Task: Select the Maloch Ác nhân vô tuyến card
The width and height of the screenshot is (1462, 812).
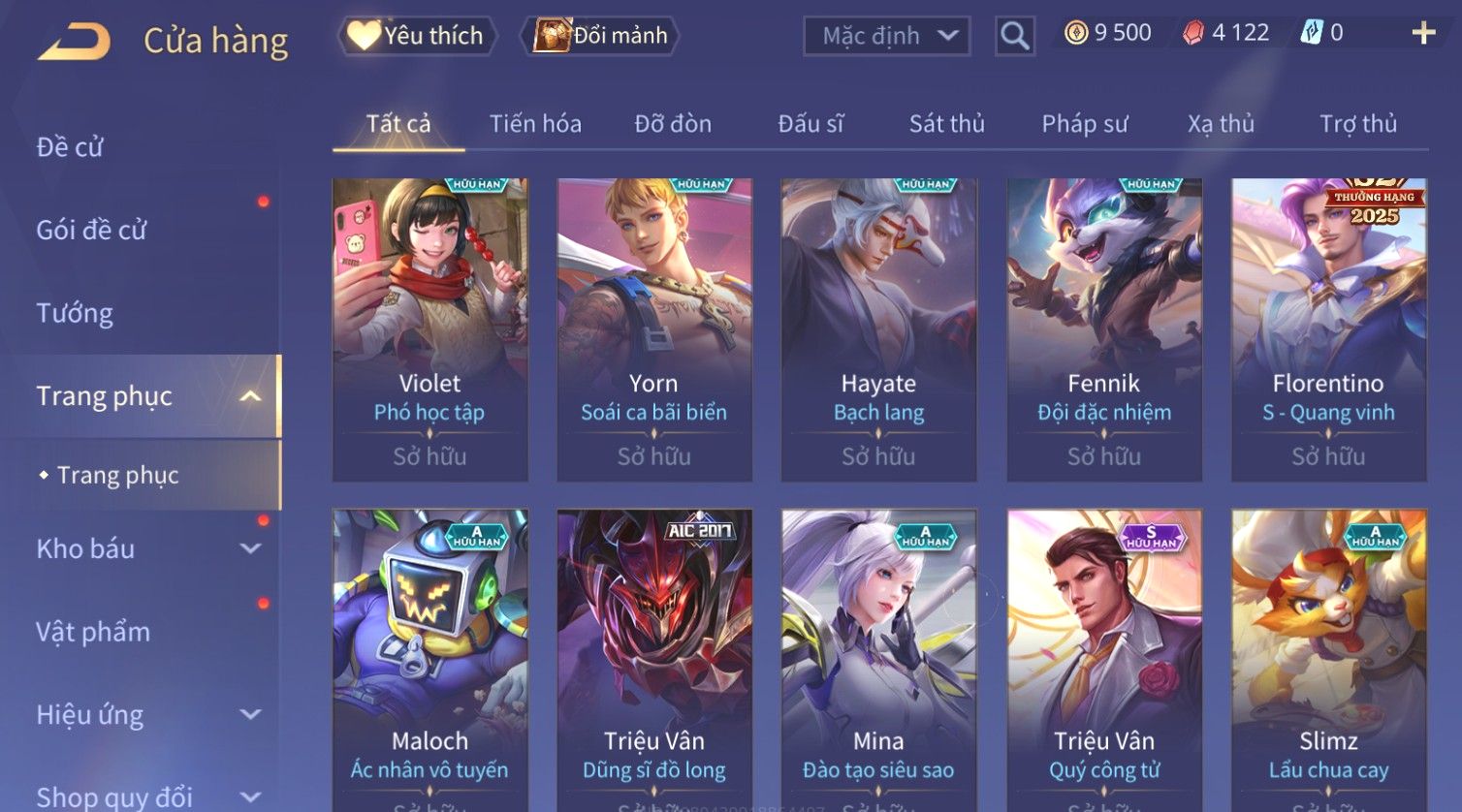Action: pyautogui.click(x=429, y=659)
